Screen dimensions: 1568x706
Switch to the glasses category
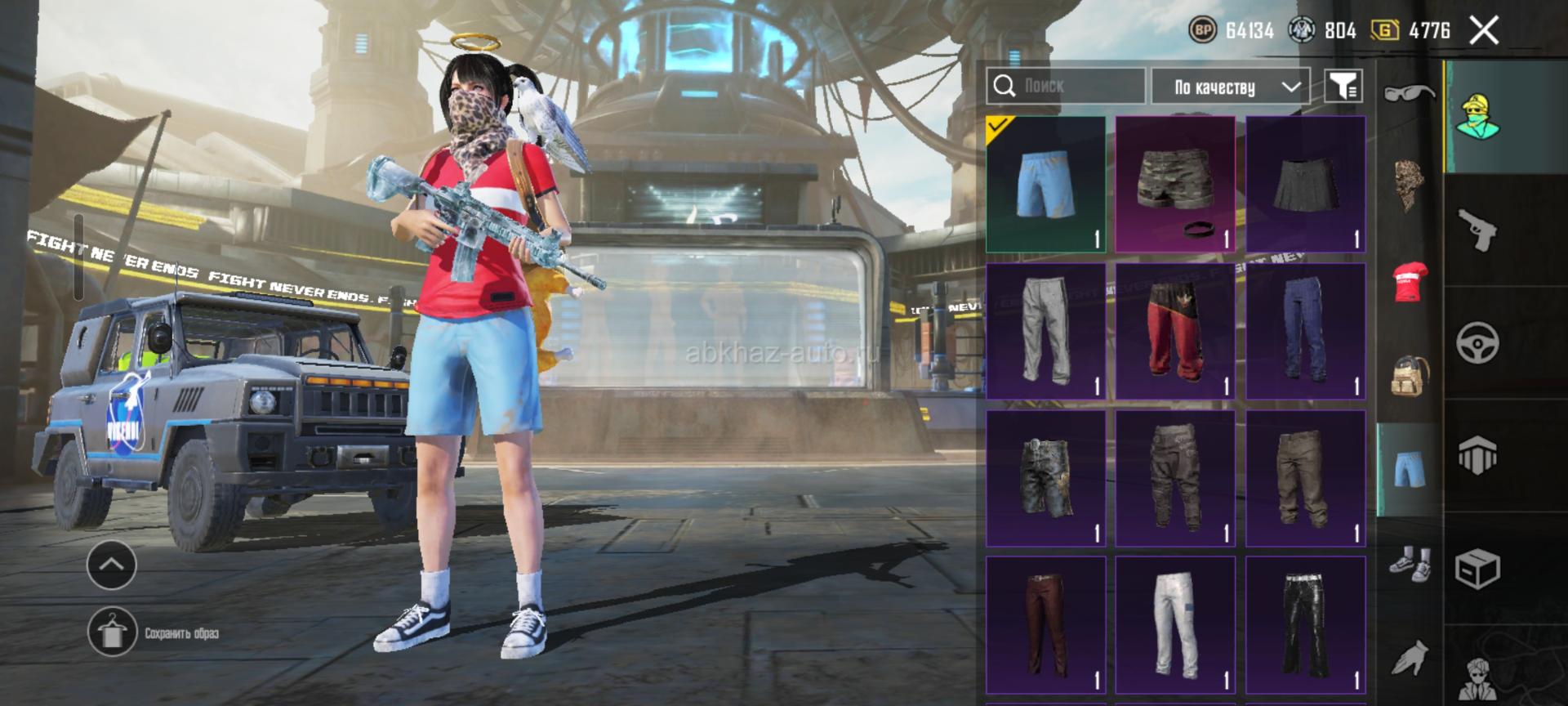(1409, 92)
